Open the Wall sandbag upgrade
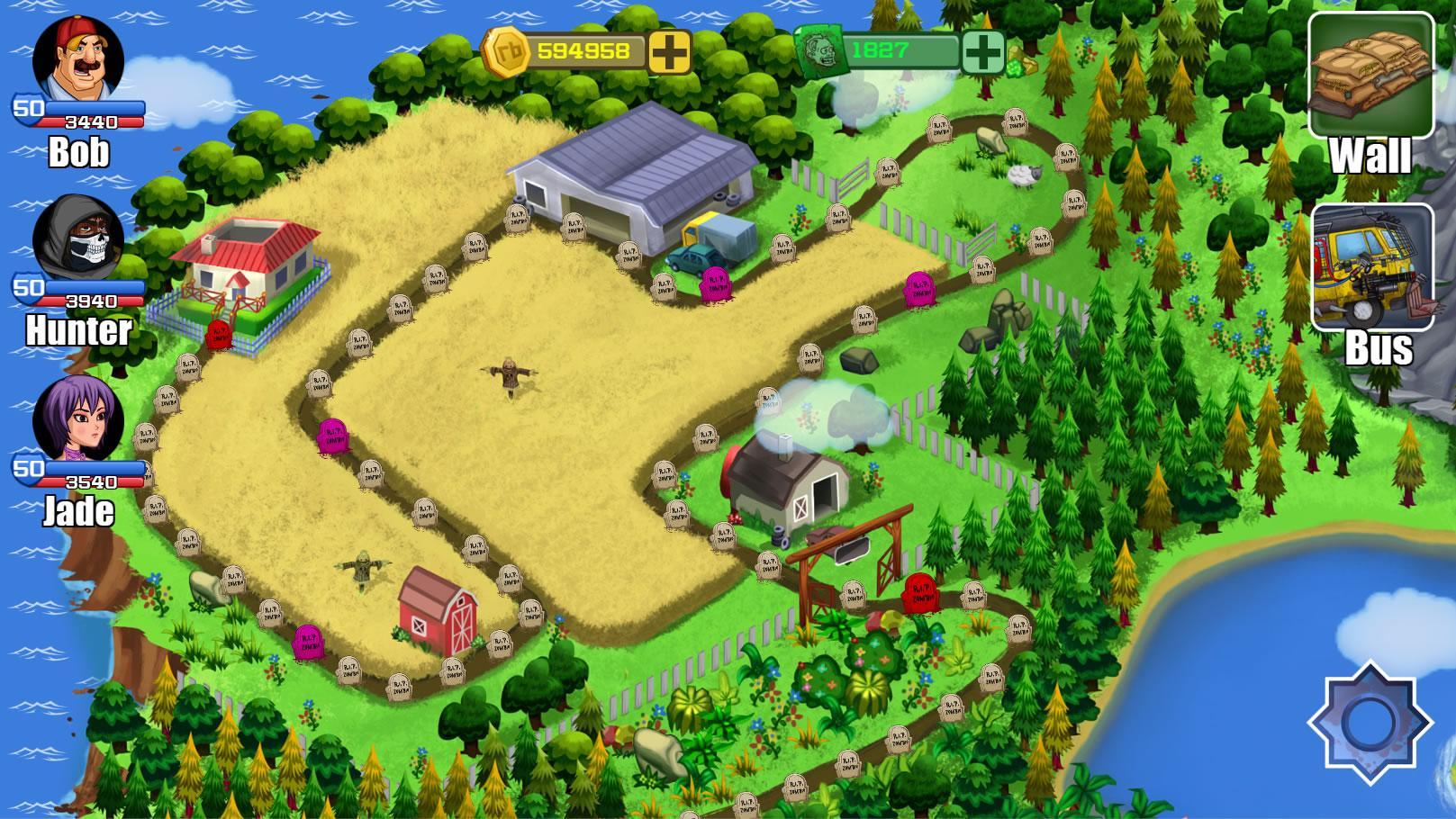 tap(1370, 77)
